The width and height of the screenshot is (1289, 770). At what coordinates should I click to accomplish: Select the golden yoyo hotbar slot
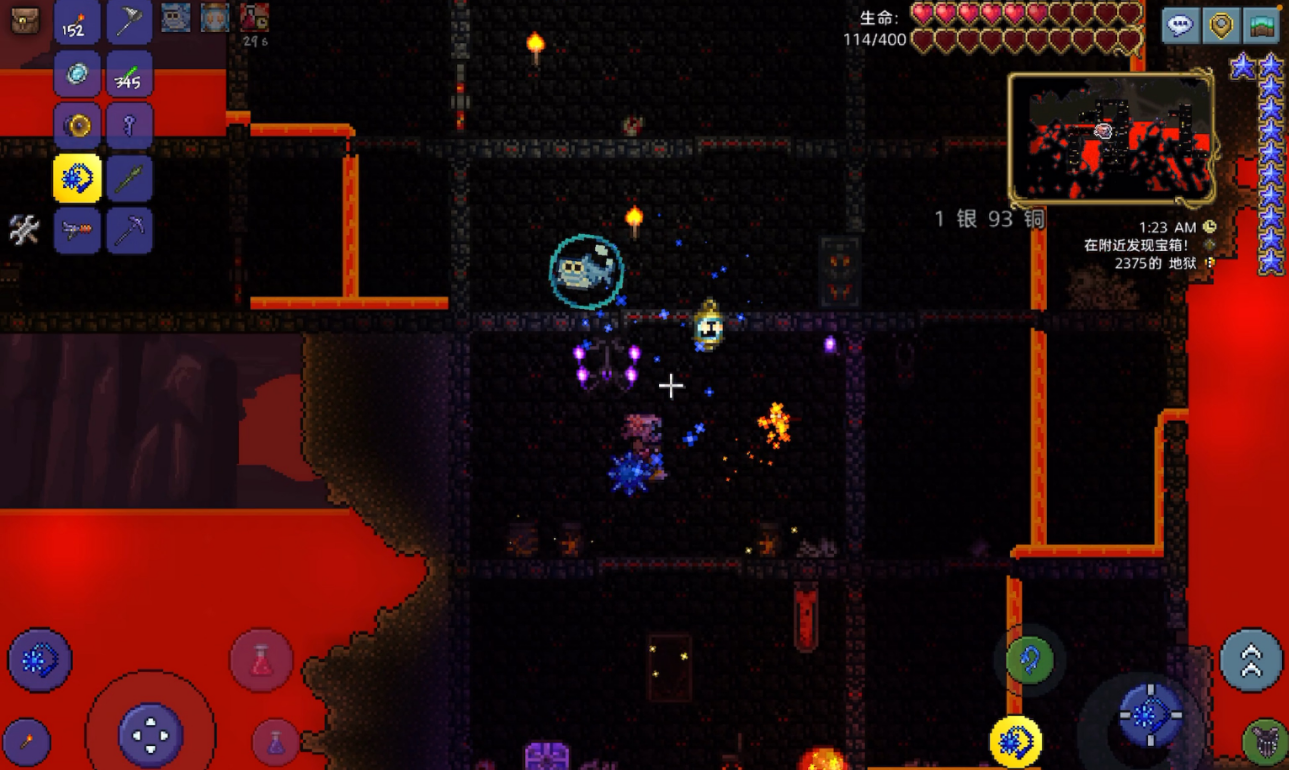[x=77, y=127]
